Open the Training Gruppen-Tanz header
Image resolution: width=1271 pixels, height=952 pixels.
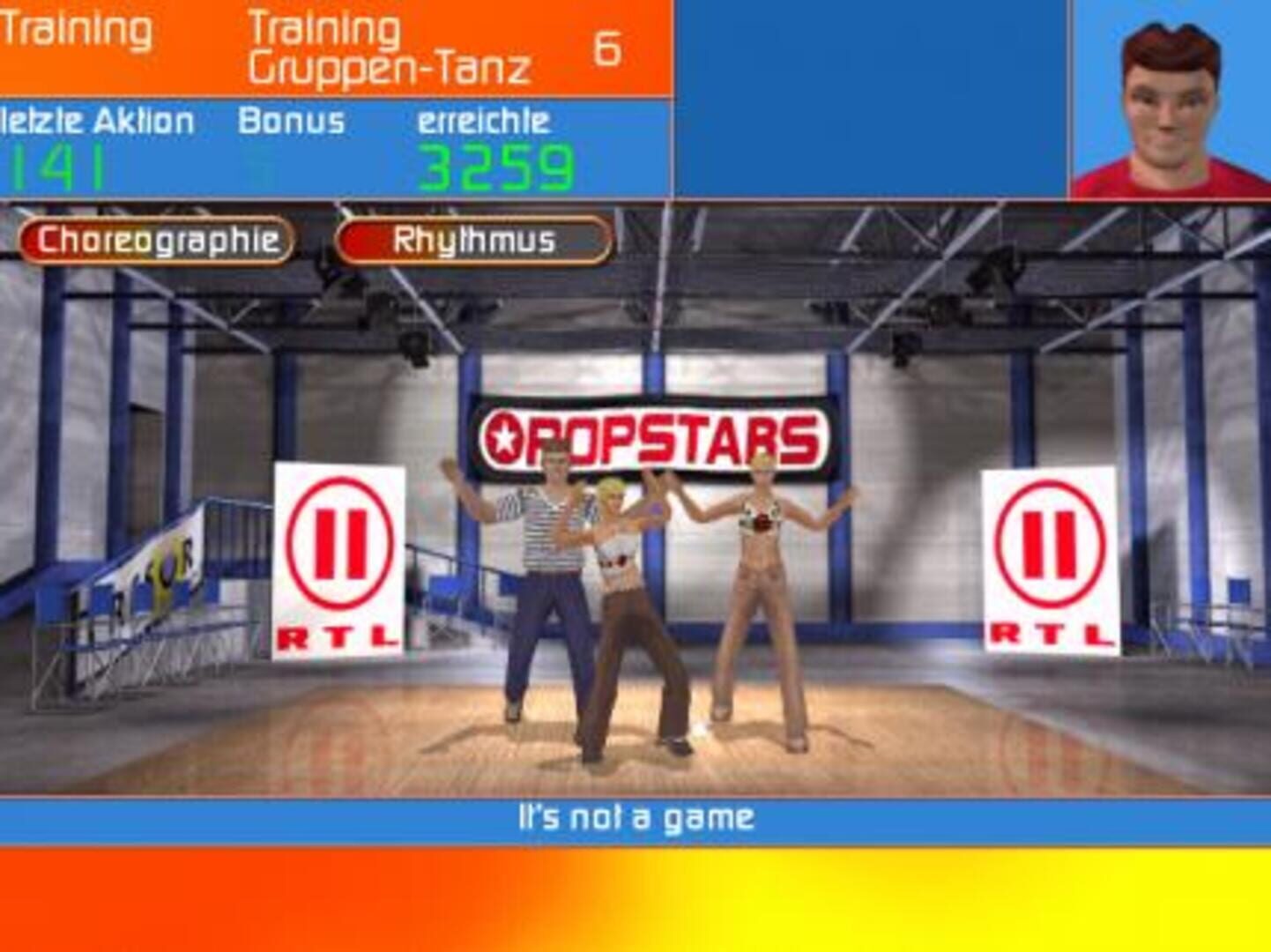[x=388, y=48]
